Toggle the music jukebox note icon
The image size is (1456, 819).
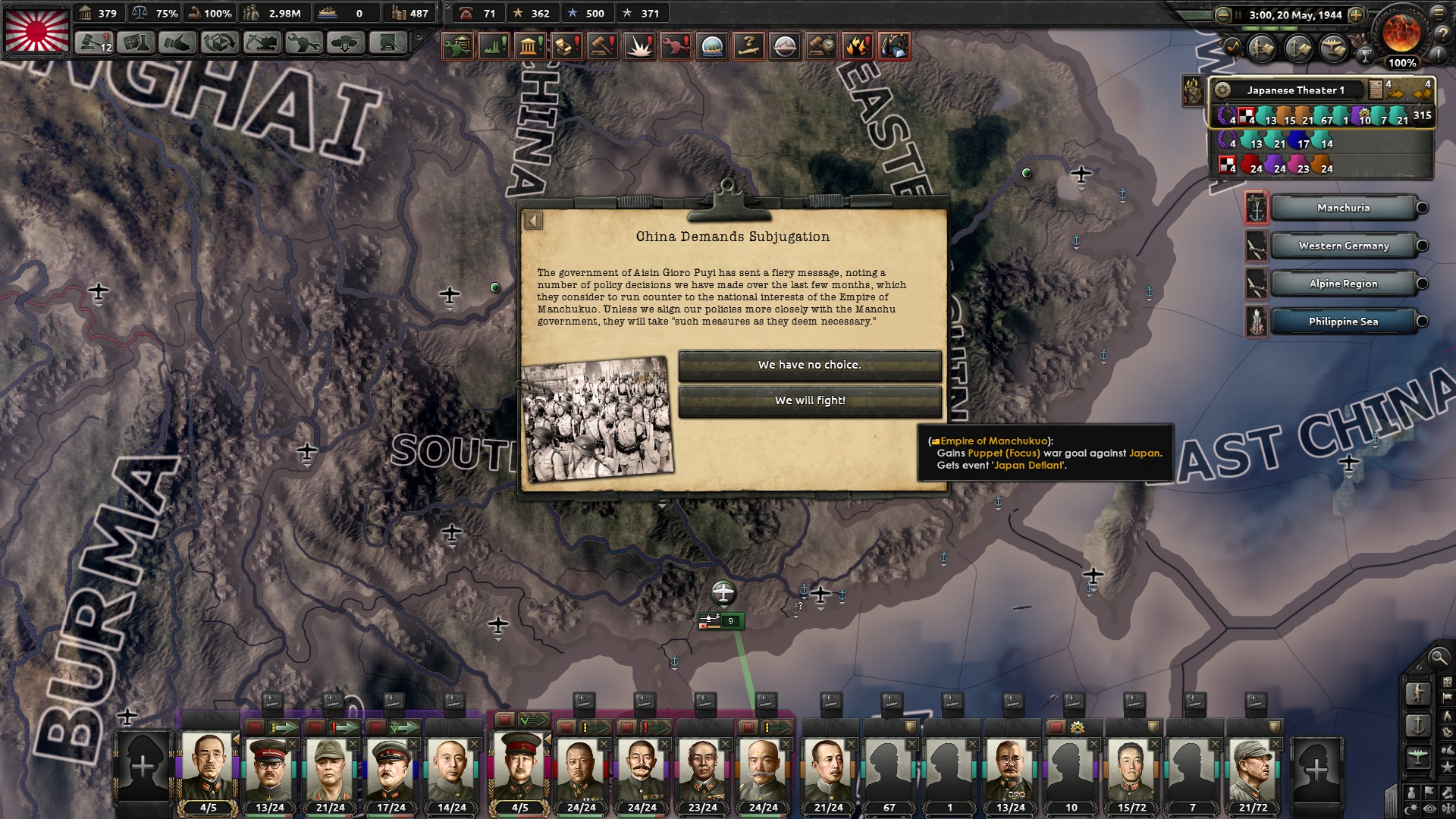coord(1234,46)
